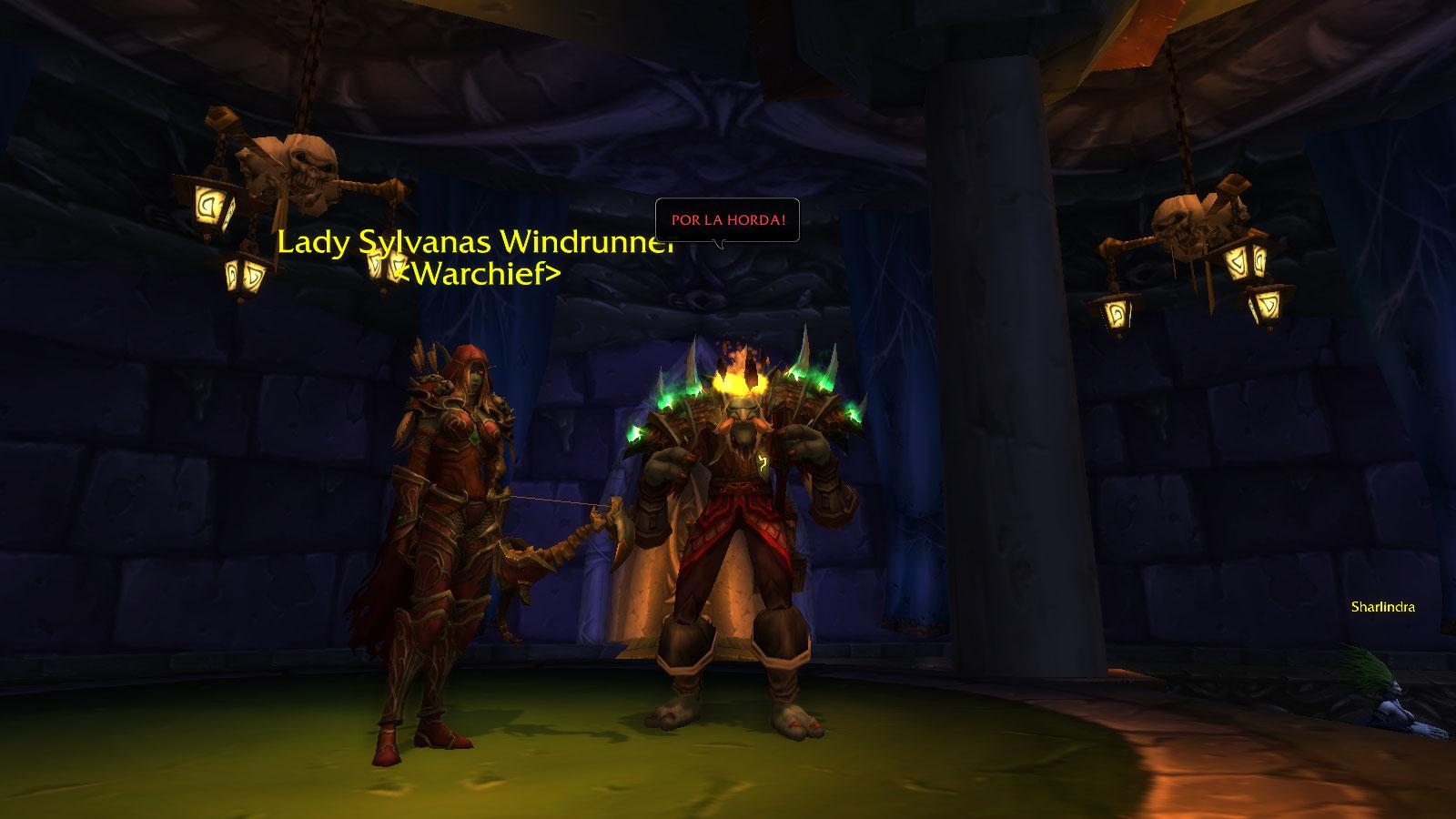
Task: Select the Sharlindra player name label
Action: click(1382, 608)
